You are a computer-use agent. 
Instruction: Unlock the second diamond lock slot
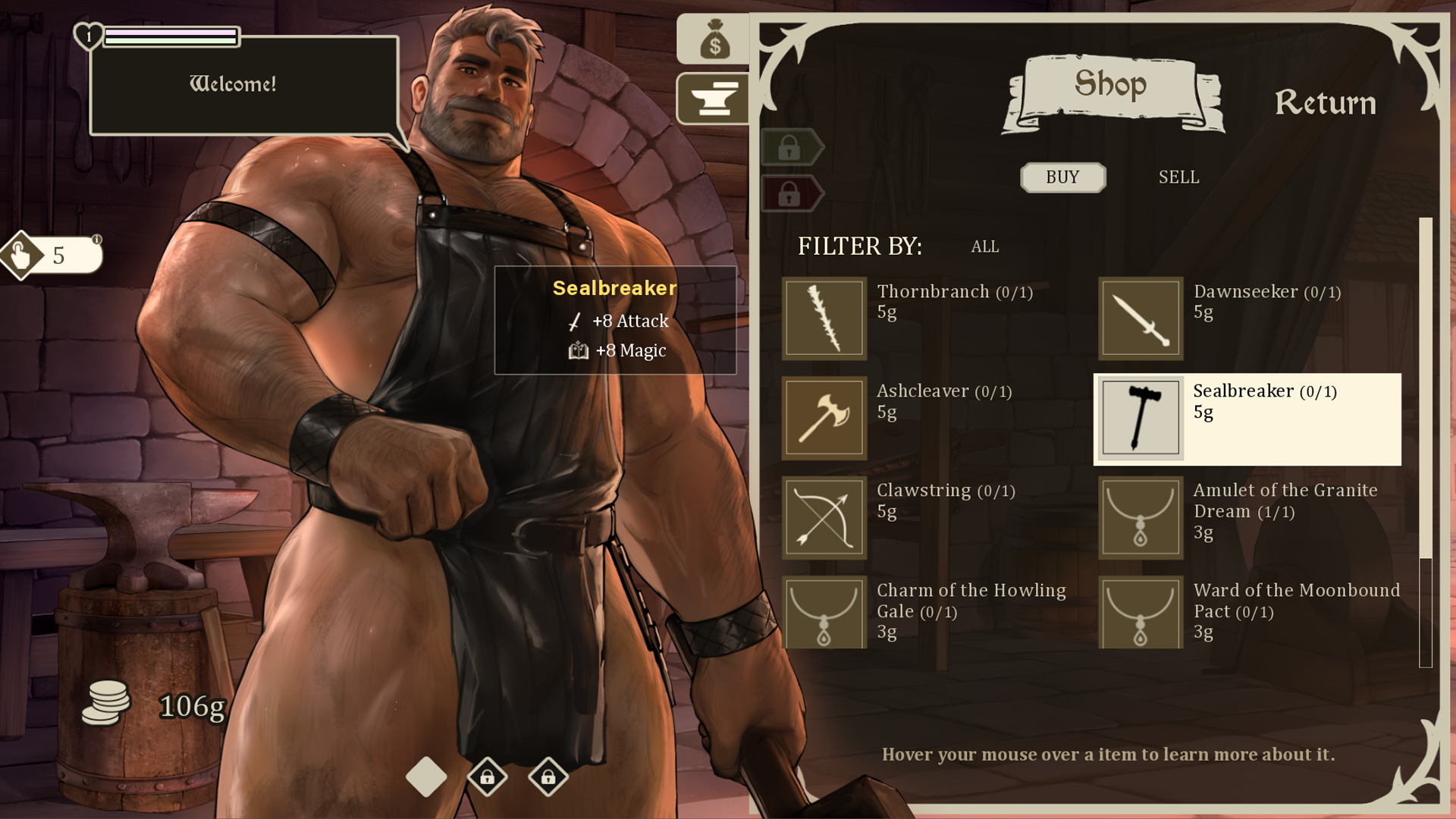coord(549,777)
